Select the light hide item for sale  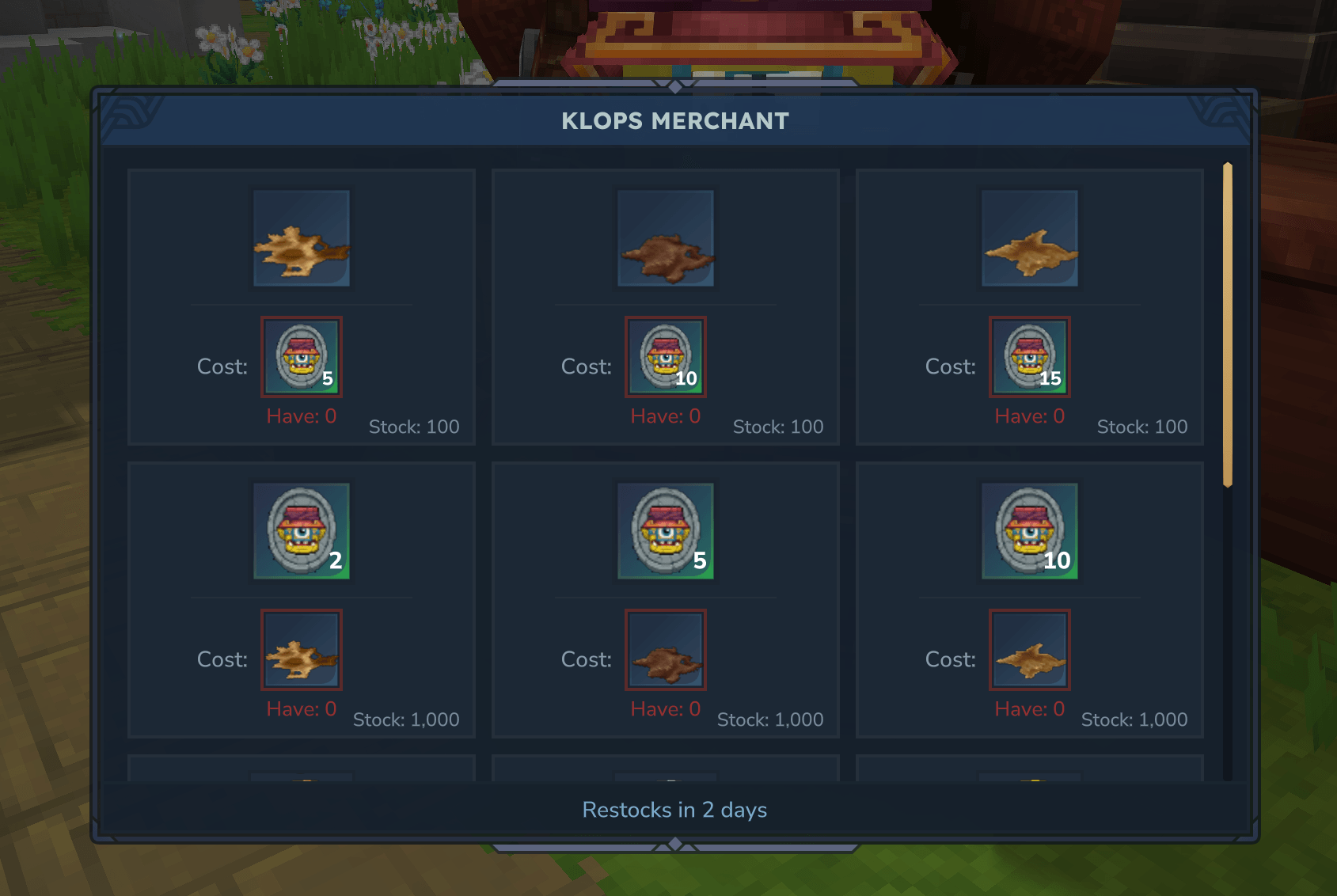302,238
